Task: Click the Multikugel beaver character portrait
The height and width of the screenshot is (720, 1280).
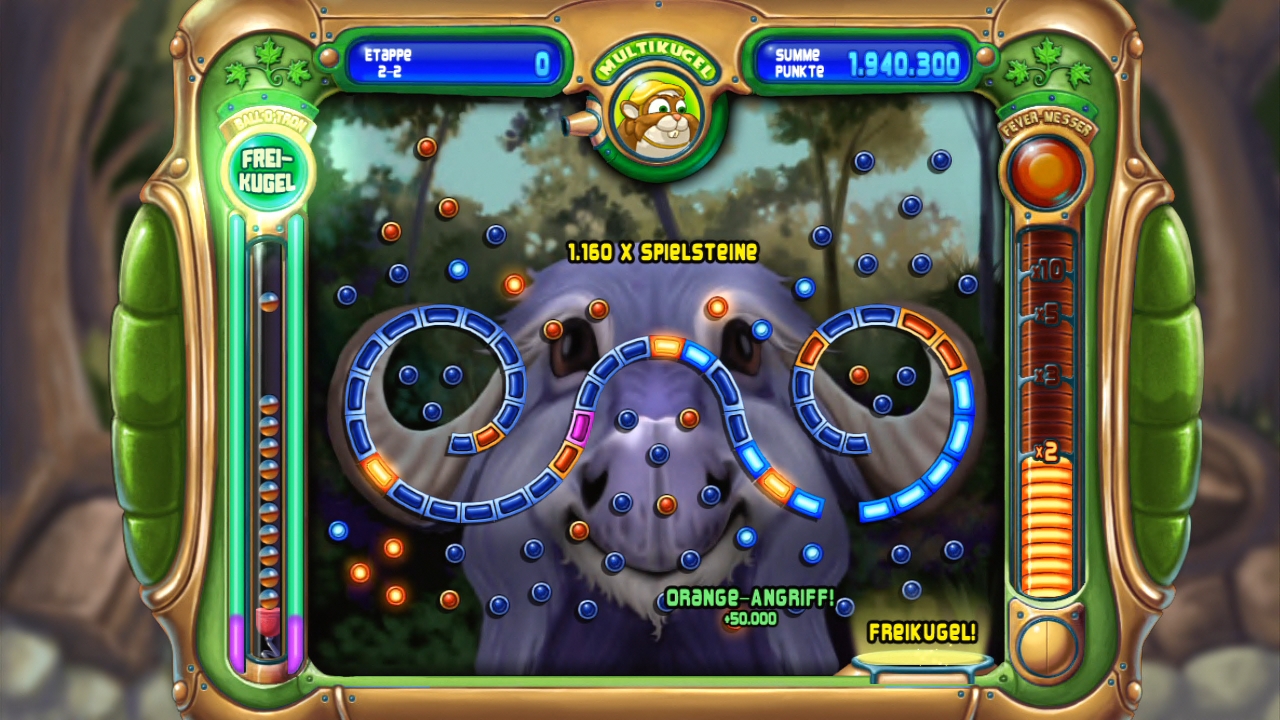Action: coord(656,116)
